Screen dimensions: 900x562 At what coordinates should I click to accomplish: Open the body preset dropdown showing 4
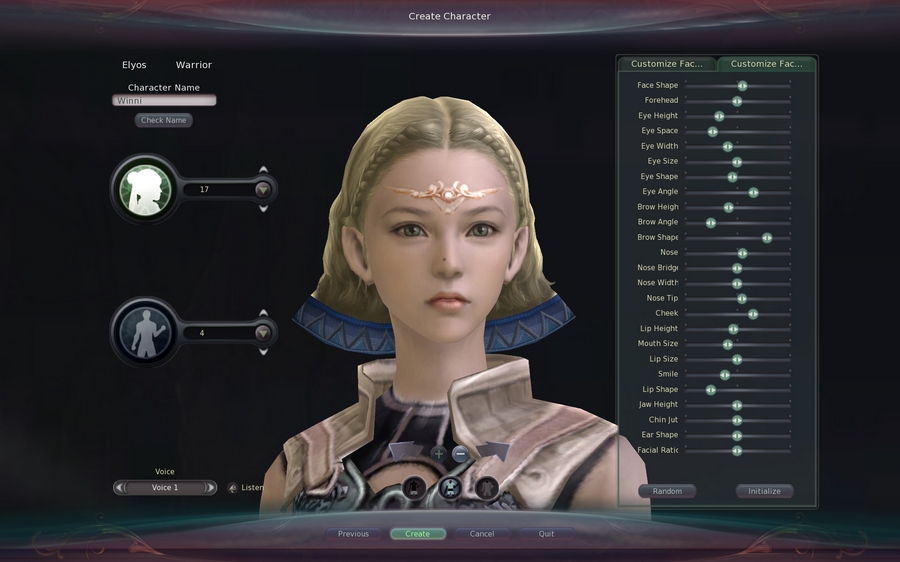pyautogui.click(x=263, y=333)
